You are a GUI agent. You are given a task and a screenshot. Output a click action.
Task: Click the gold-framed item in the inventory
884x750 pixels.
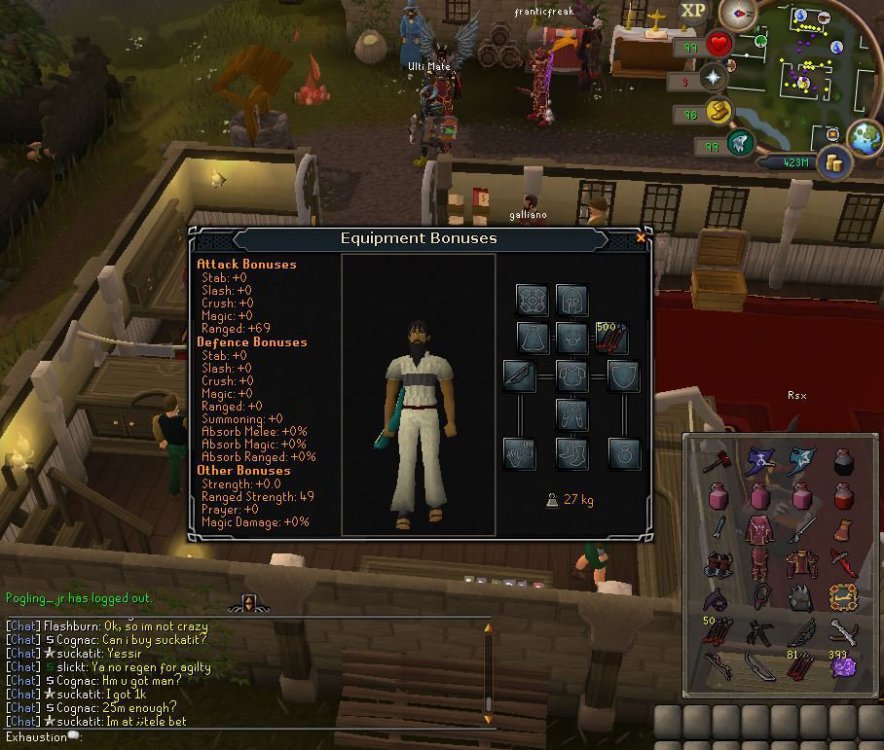tap(845, 598)
